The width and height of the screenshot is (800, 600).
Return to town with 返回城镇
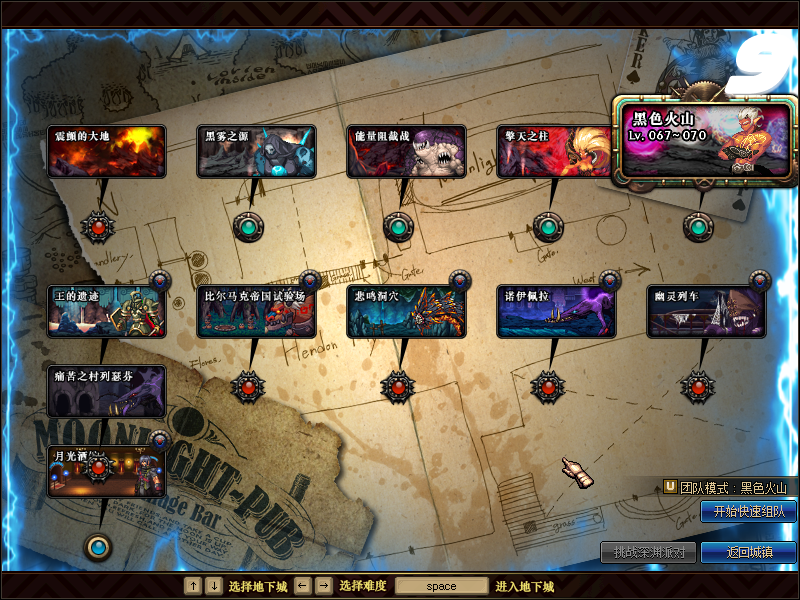click(748, 552)
